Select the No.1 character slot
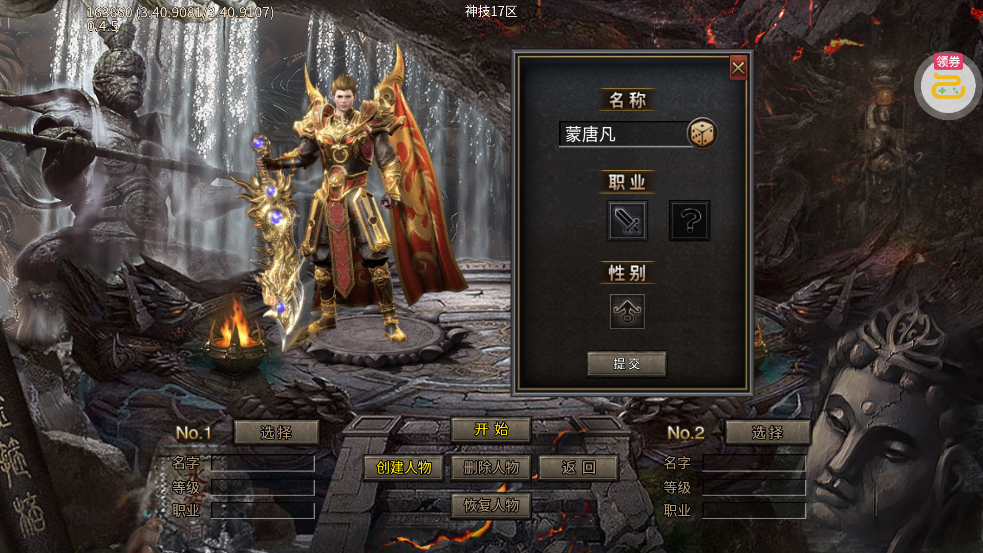The image size is (983, 553). pos(276,432)
